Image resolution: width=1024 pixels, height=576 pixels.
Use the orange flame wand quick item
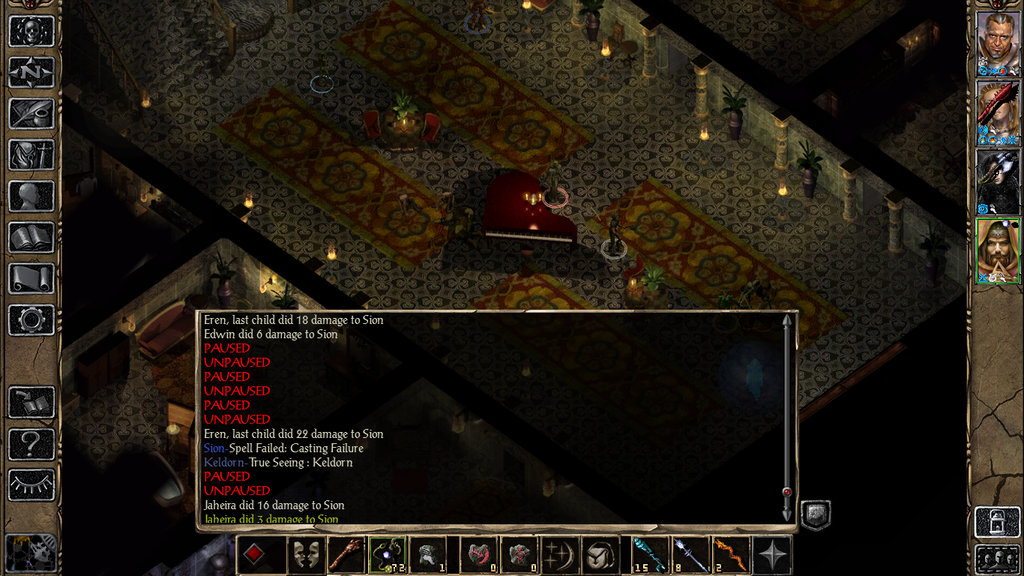726,555
